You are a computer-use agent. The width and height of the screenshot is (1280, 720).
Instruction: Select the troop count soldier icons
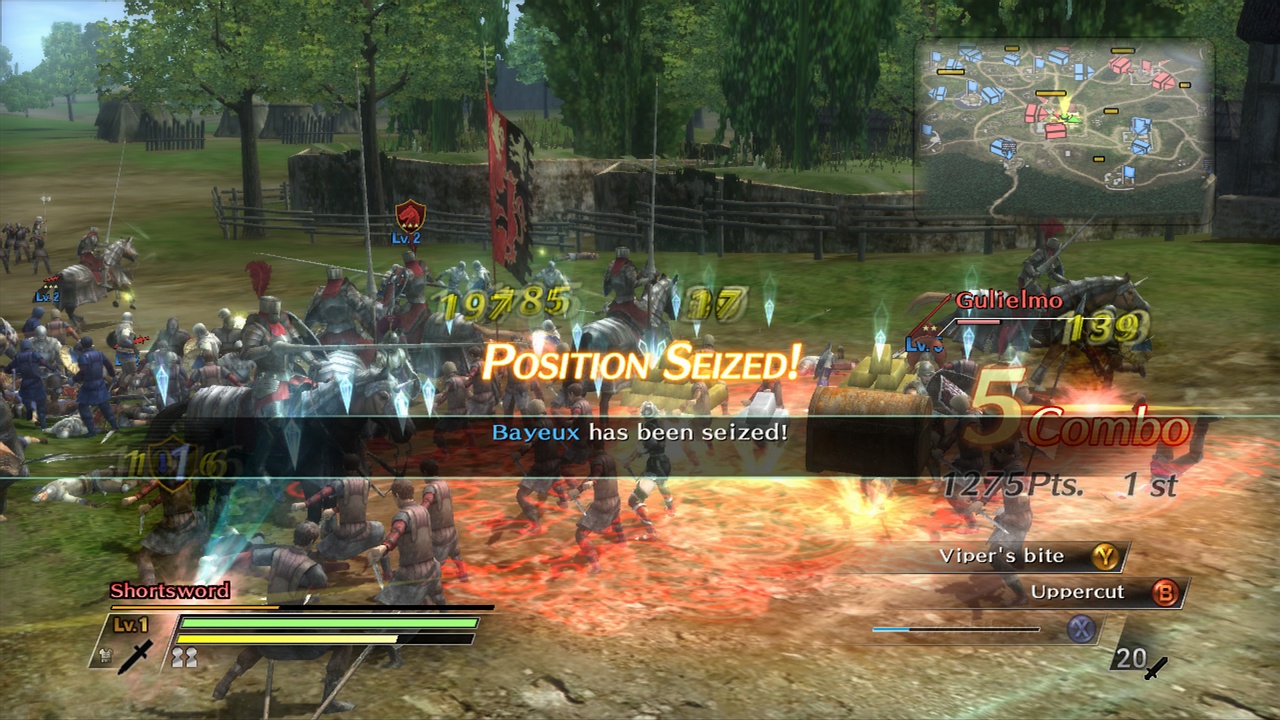184,656
